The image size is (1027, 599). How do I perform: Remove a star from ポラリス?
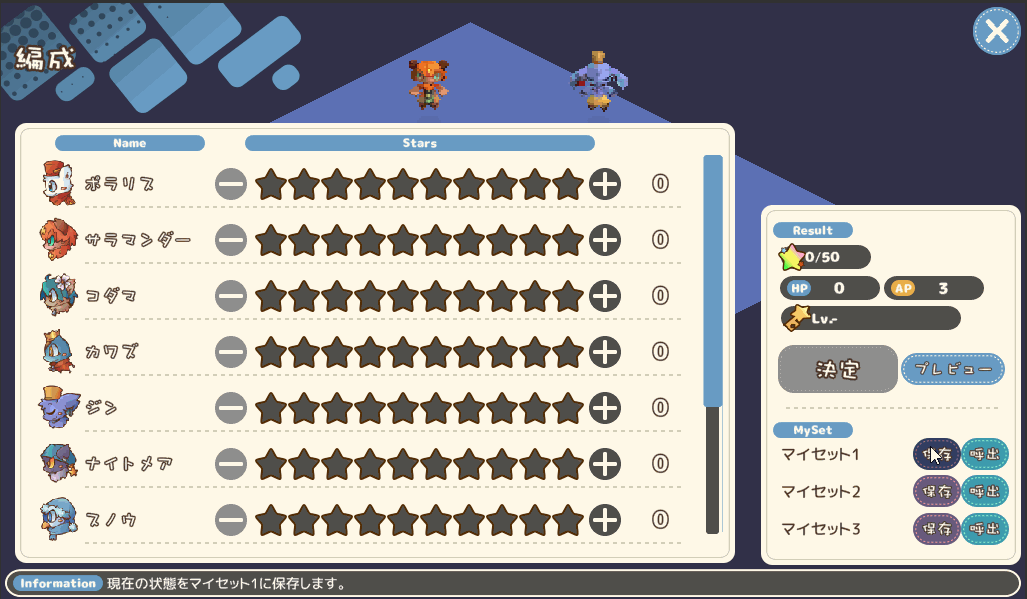[230, 184]
